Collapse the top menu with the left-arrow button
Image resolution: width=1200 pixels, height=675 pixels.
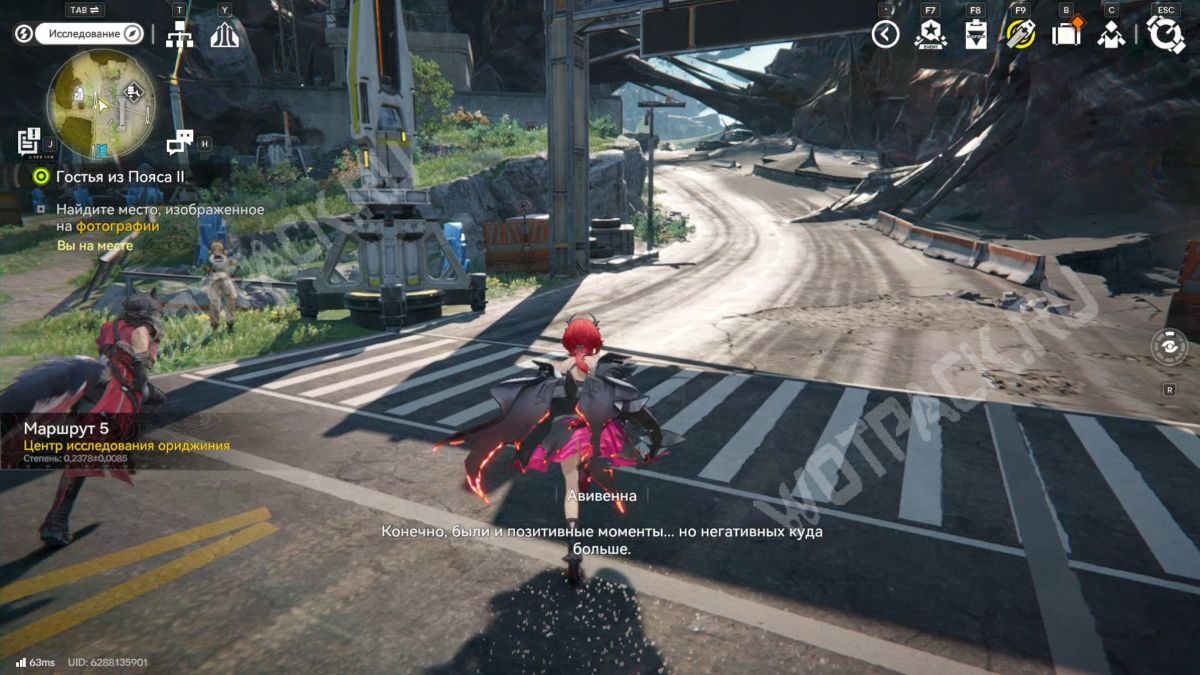pos(885,35)
